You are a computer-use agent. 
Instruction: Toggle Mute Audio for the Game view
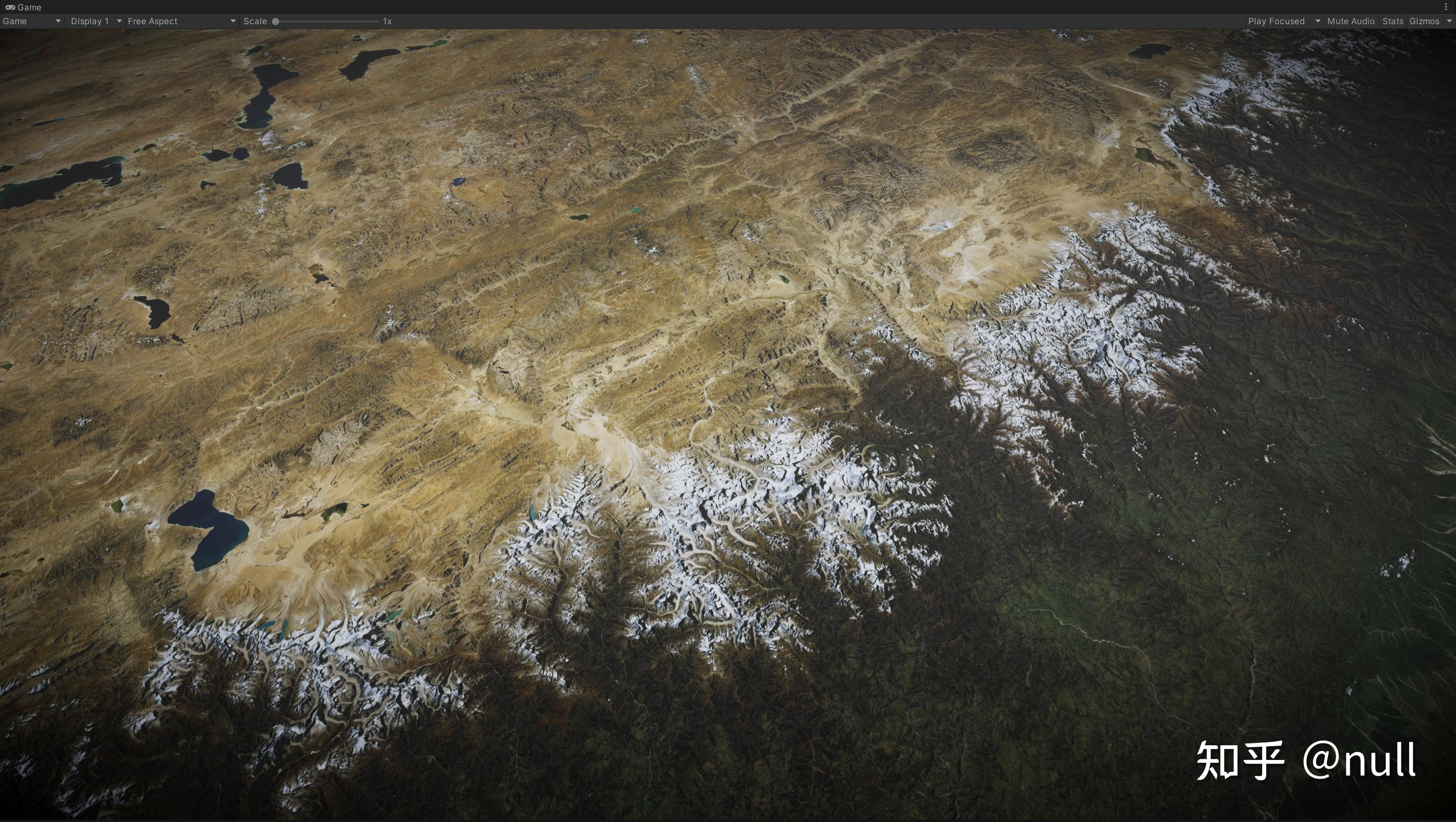click(1350, 21)
